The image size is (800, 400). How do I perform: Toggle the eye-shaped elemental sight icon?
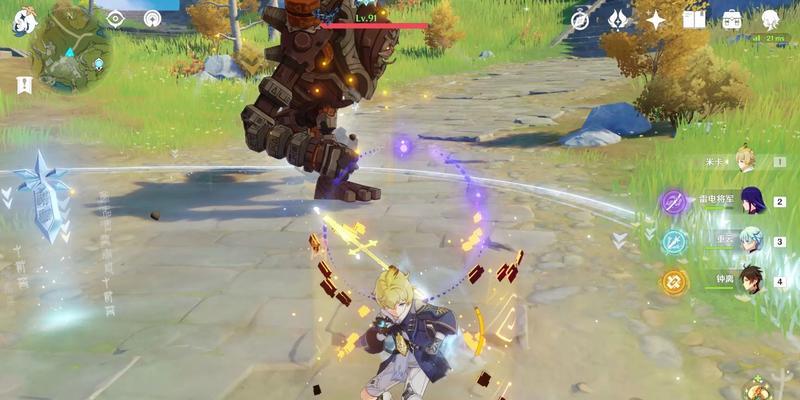click(115, 18)
